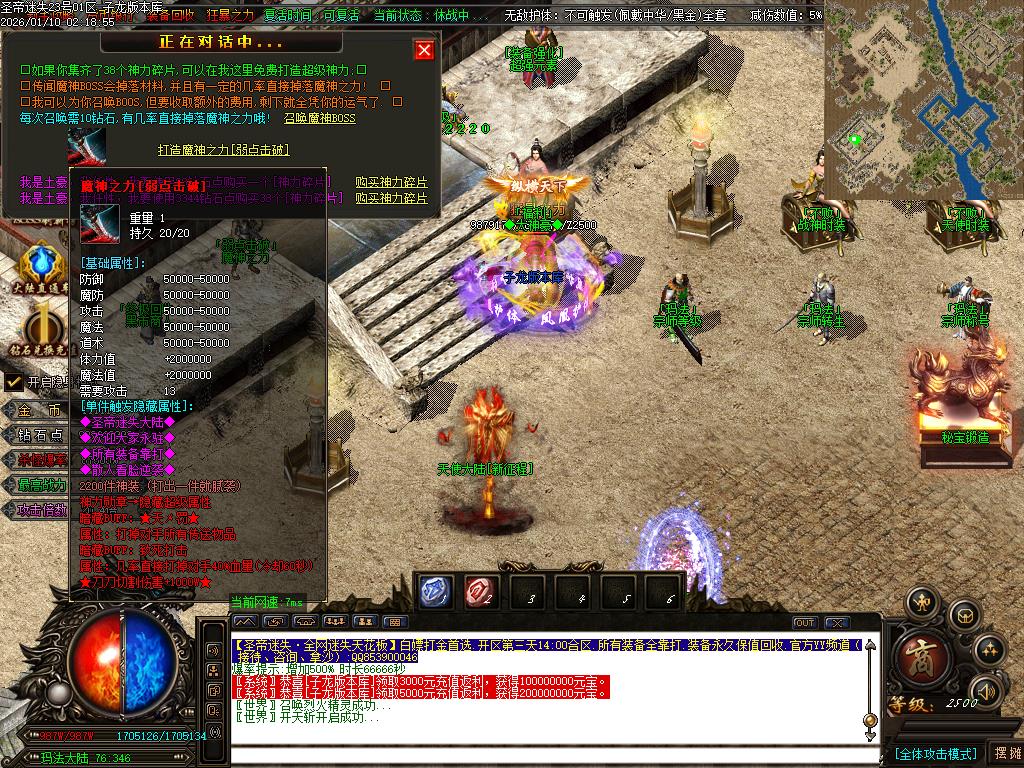
Task: Click the OUT button above chat
Action: [804, 623]
